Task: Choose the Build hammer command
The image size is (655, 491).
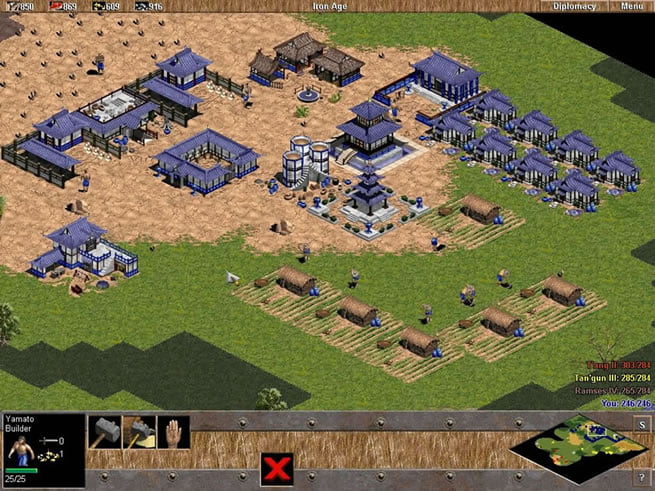Action: click(x=105, y=432)
